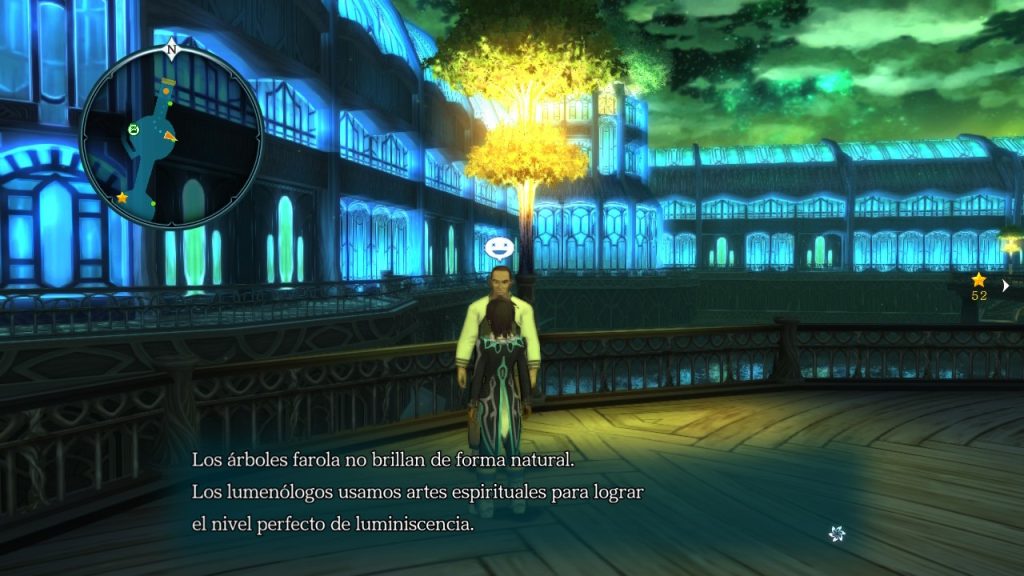
Task: Expand the white arrow beside the star counter
Action: tap(1005, 285)
